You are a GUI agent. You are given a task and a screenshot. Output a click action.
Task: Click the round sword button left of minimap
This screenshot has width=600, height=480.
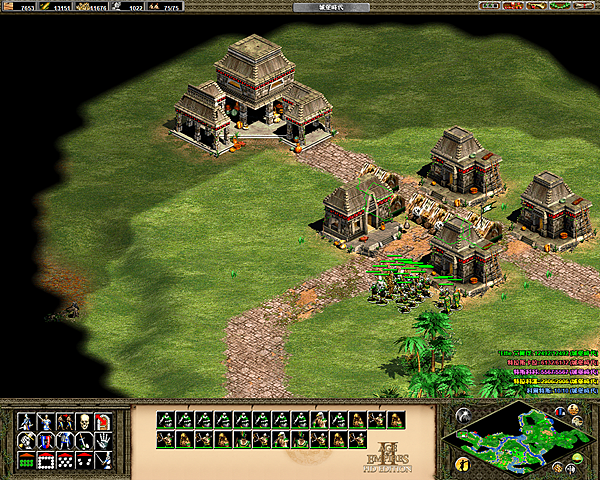462,414
